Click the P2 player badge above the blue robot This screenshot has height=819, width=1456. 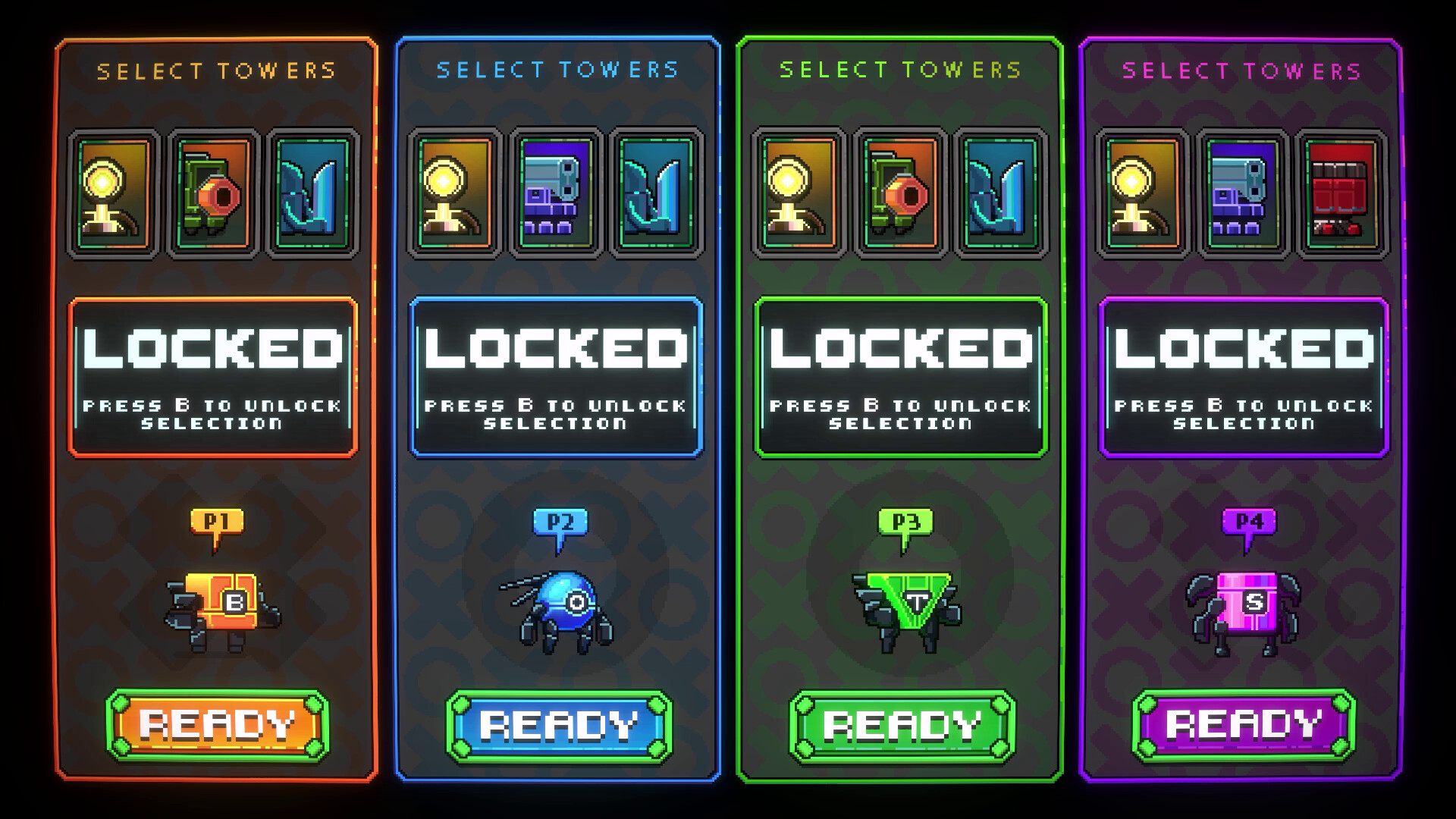(560, 522)
